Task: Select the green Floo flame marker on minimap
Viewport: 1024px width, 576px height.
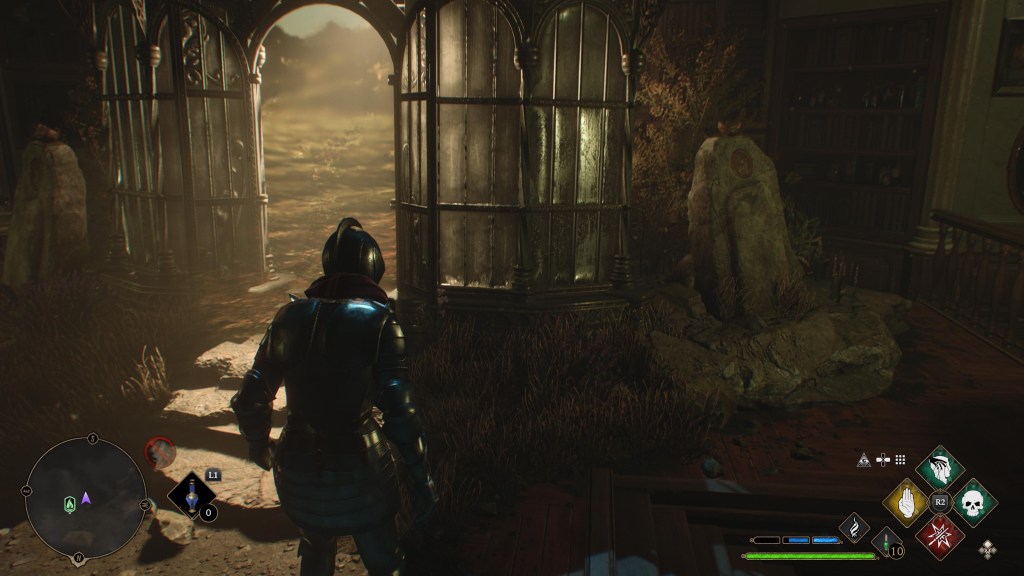Action: 69,502
